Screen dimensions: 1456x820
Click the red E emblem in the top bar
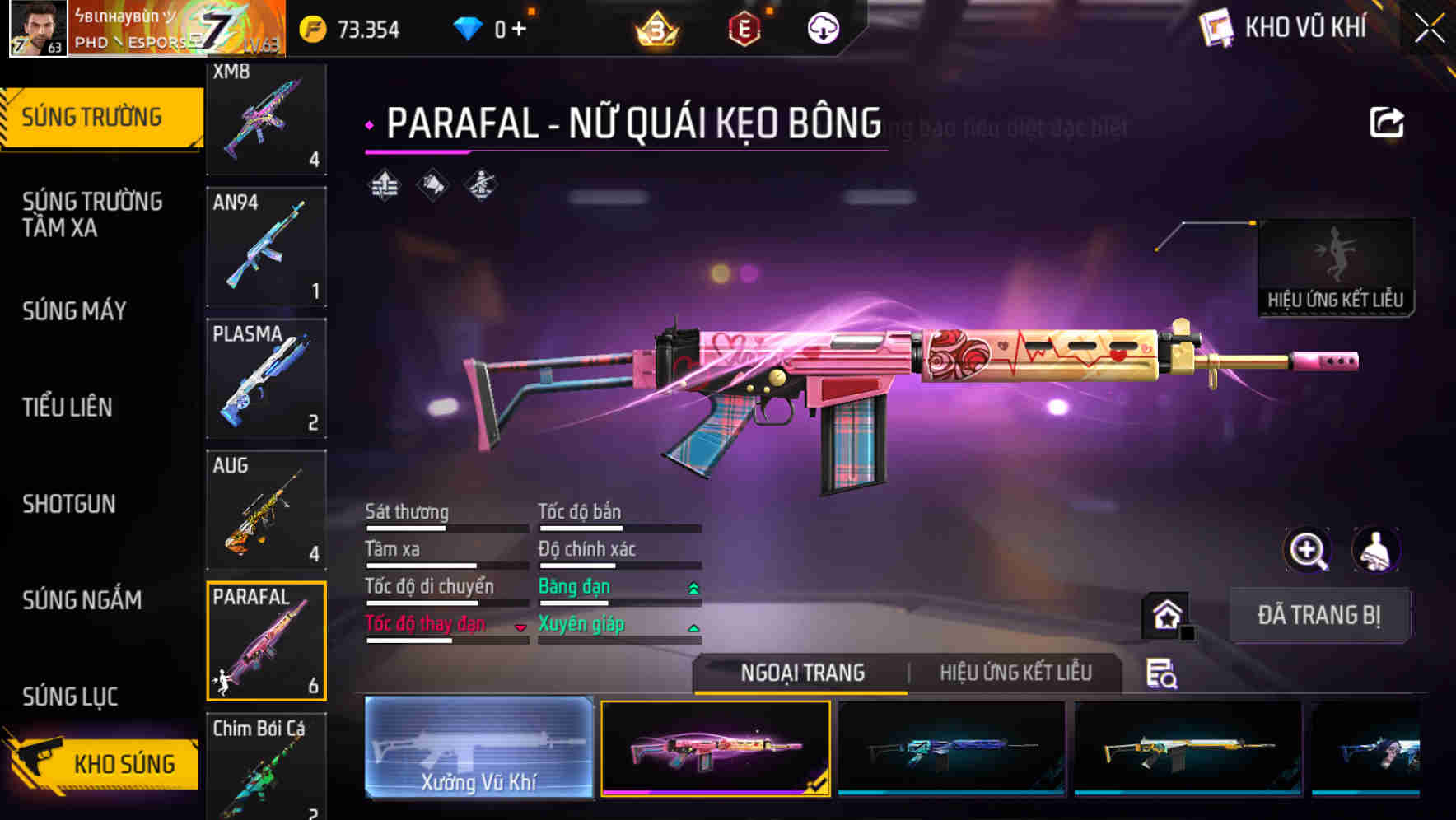tap(746, 26)
